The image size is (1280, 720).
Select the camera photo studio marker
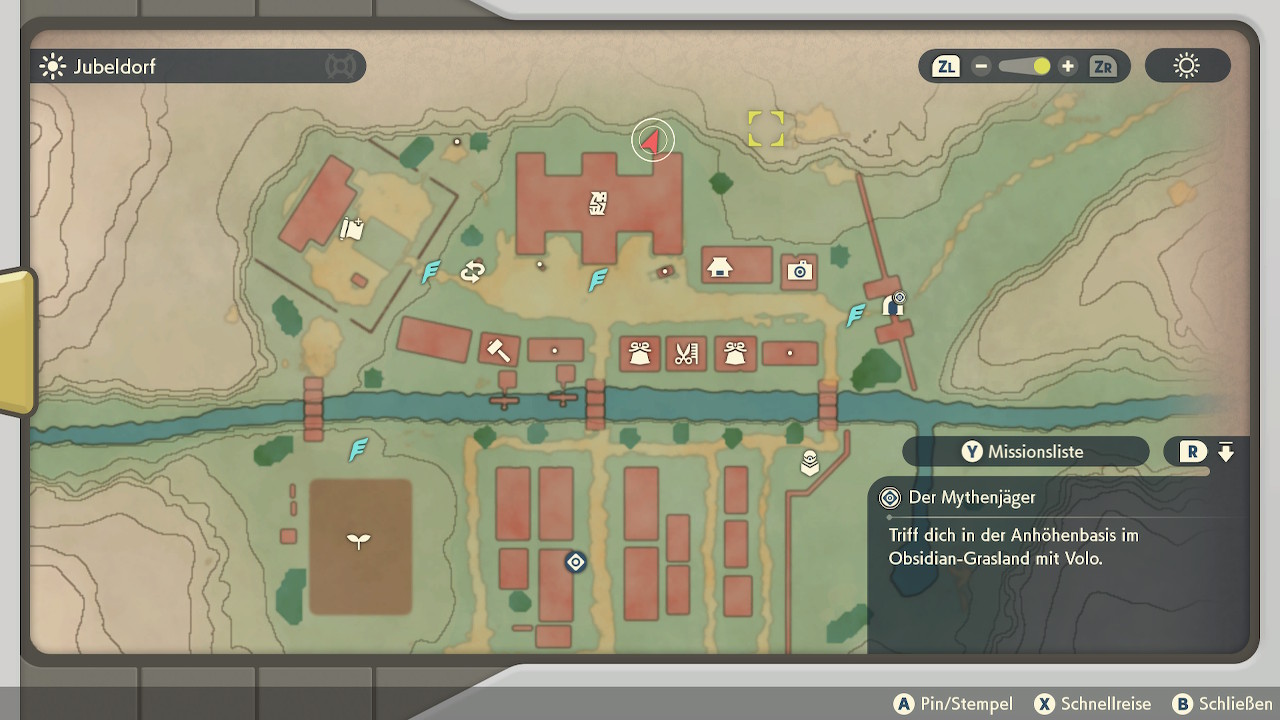pos(799,271)
